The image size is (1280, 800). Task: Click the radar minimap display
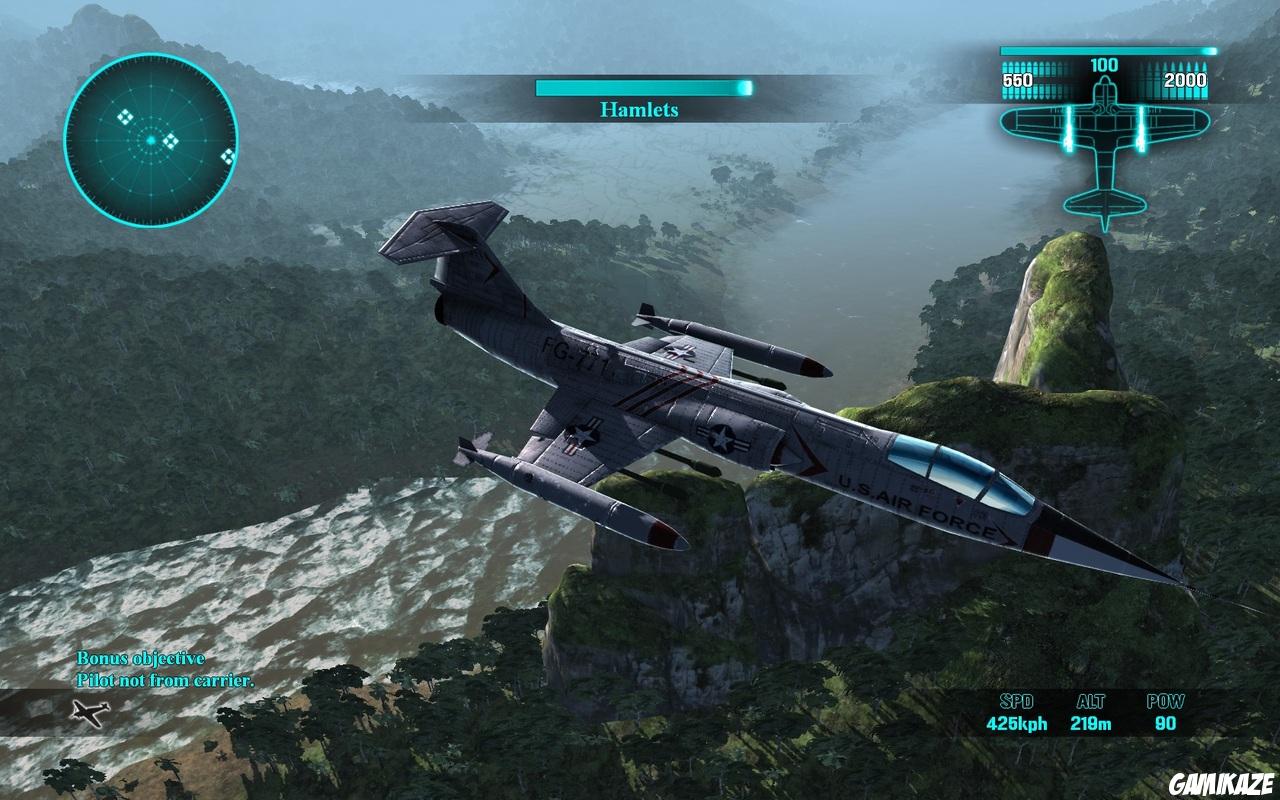coord(152,127)
